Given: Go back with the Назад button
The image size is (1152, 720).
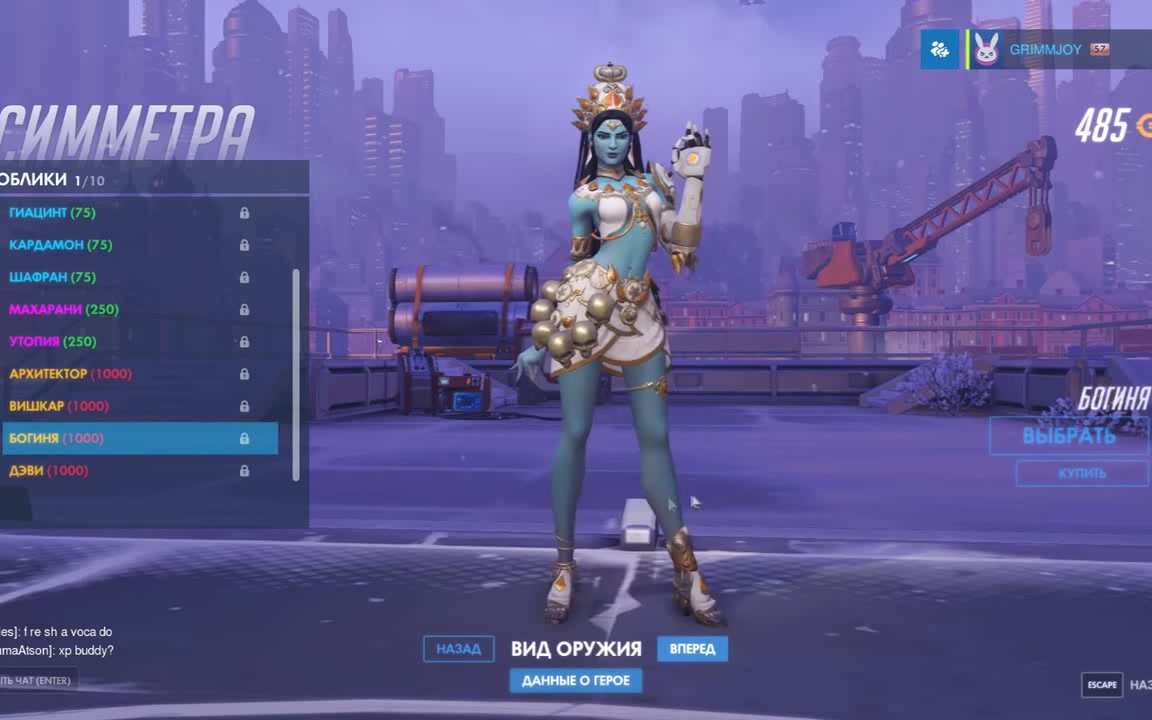Looking at the screenshot, I should coord(458,649).
